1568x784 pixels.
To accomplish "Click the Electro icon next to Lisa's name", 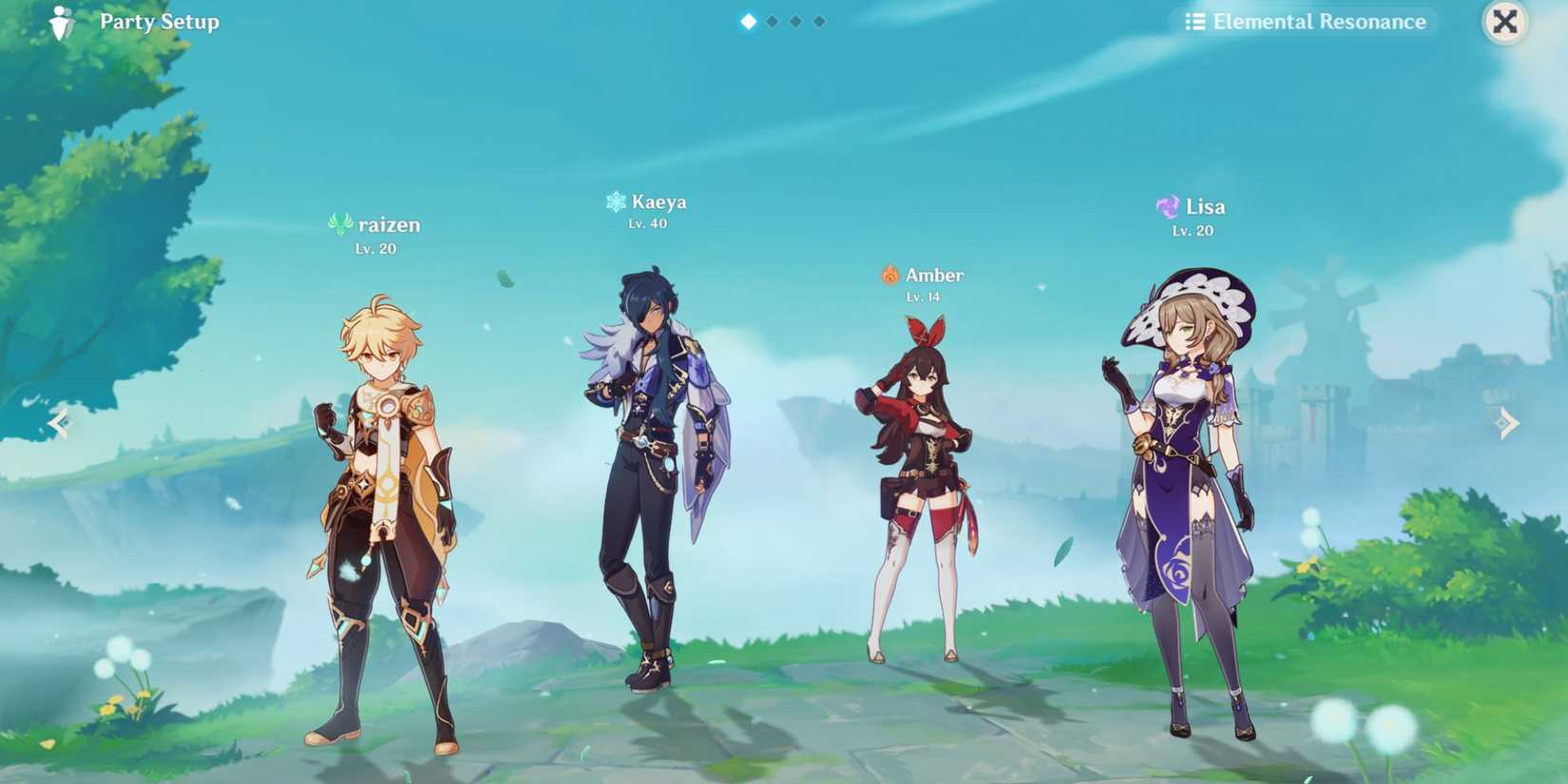I will click(x=1166, y=205).
